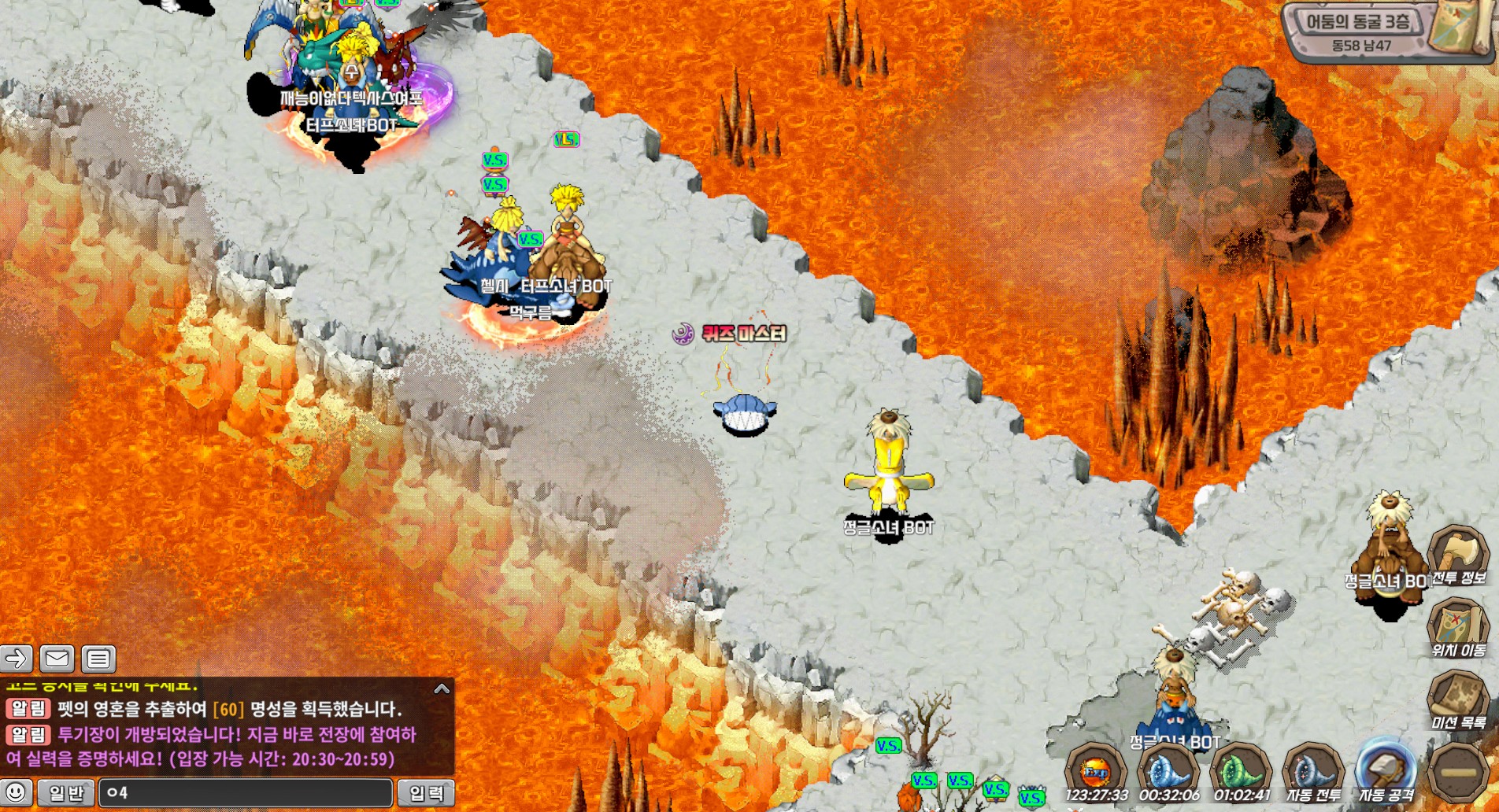Open the mail envelope button

pos(57,658)
